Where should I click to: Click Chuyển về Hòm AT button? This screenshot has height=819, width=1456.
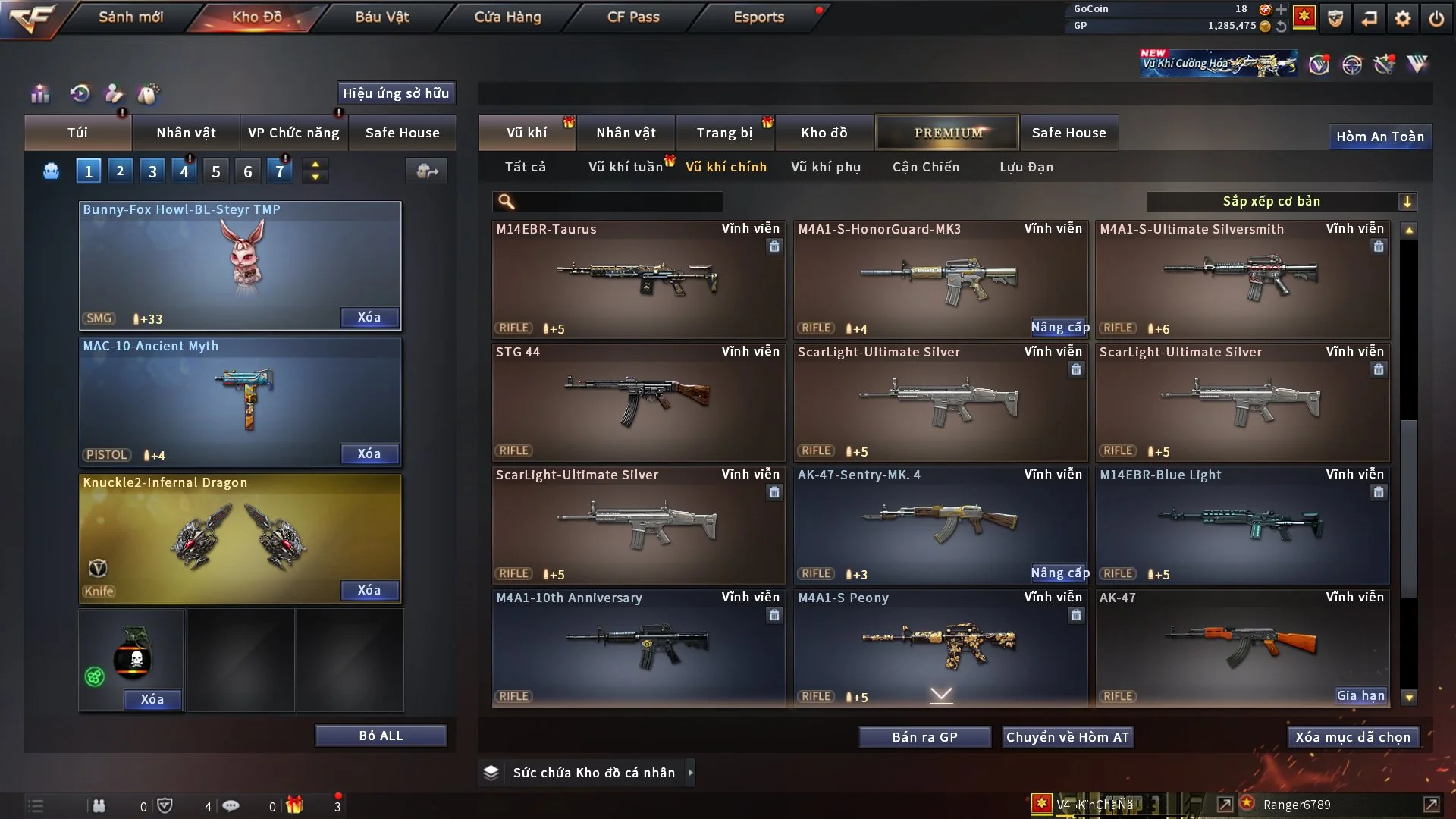coord(1068,737)
